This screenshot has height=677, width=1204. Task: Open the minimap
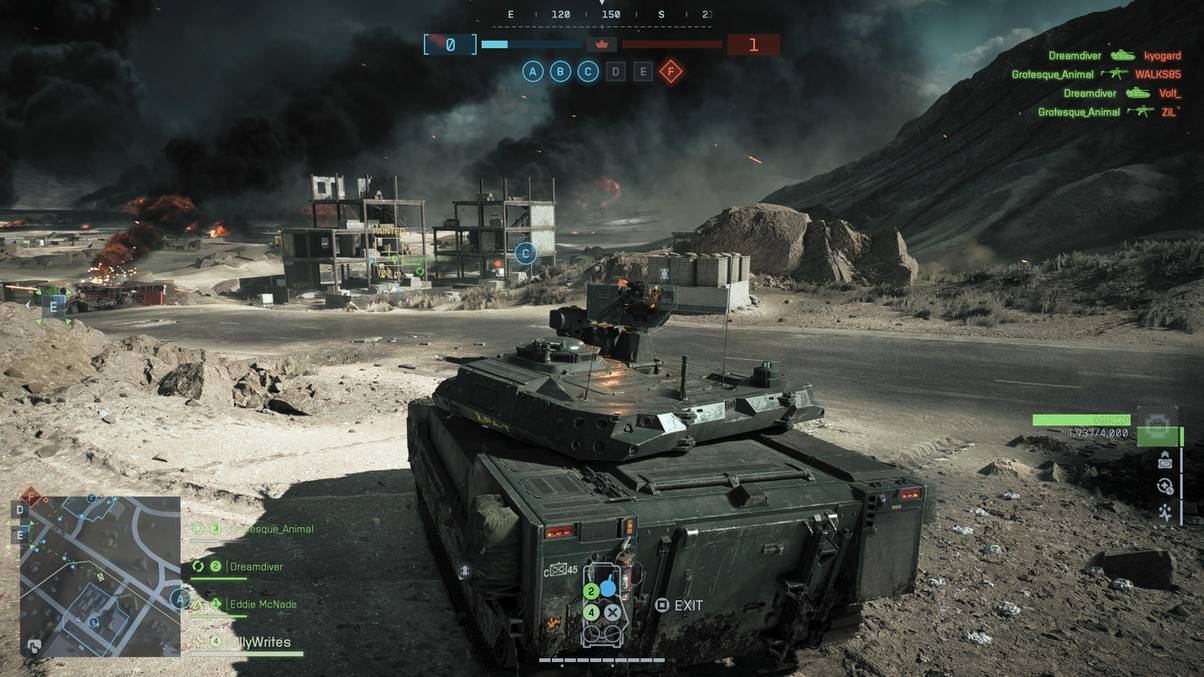point(100,575)
